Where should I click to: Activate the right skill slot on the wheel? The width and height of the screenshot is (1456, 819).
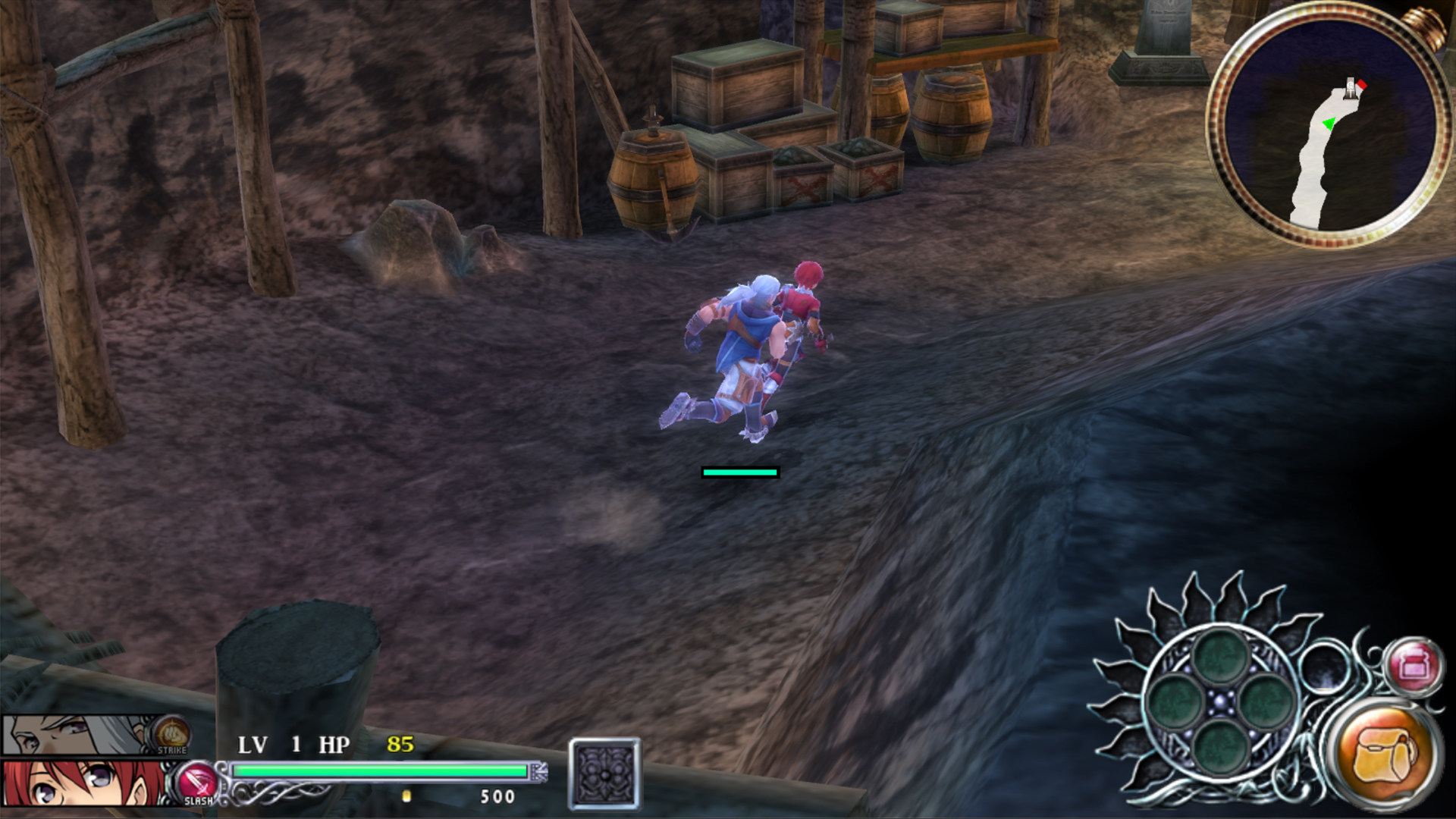(1265, 702)
